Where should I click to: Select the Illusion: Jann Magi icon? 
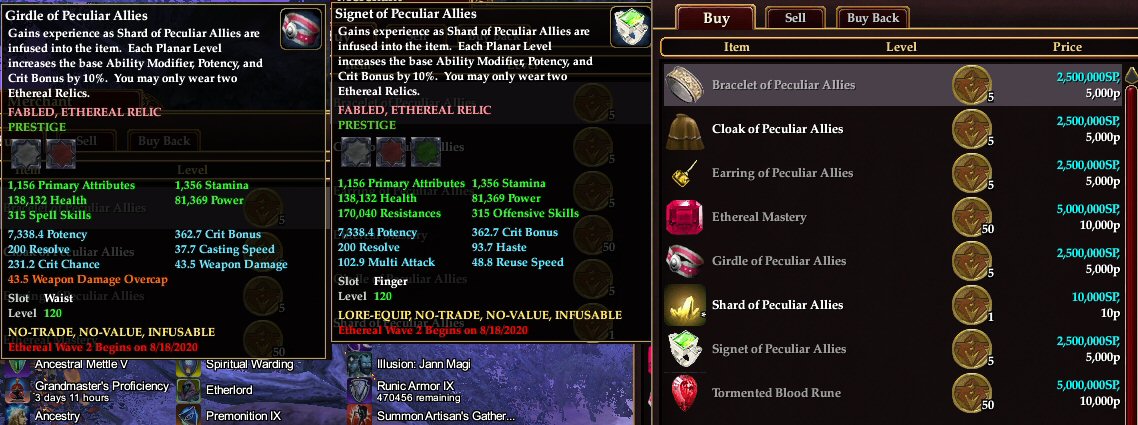360,365
